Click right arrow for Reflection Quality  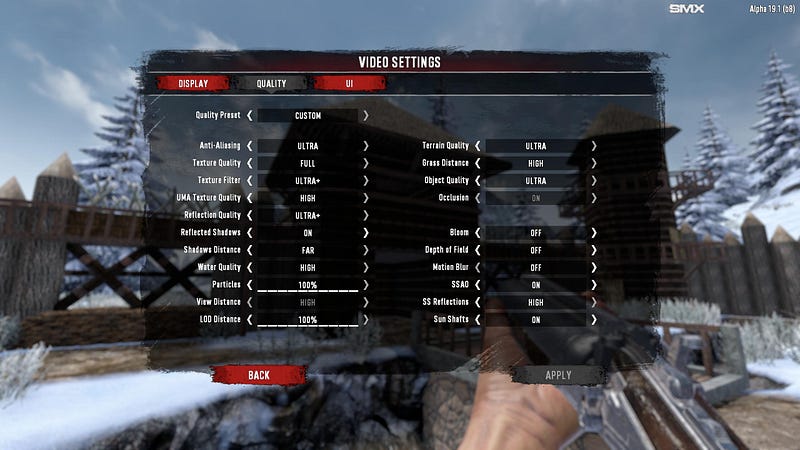(366, 215)
